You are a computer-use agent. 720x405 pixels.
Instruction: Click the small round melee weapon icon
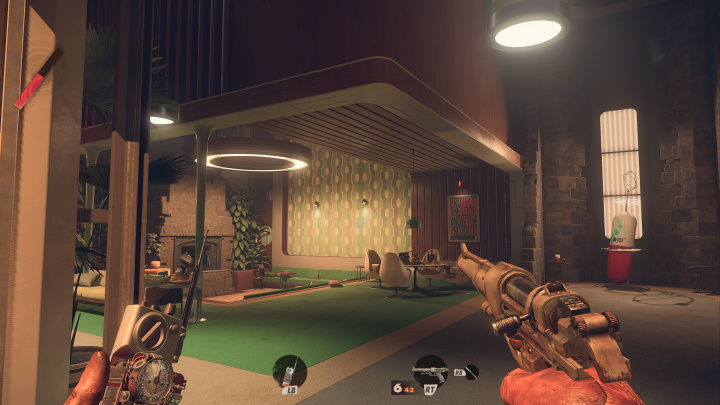[471, 371]
